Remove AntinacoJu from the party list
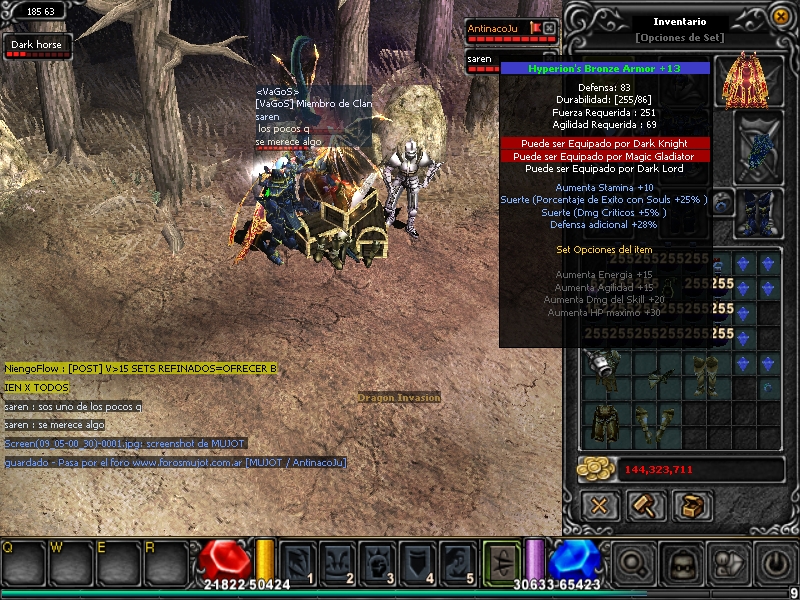This screenshot has height=600, width=800. click(x=549, y=28)
